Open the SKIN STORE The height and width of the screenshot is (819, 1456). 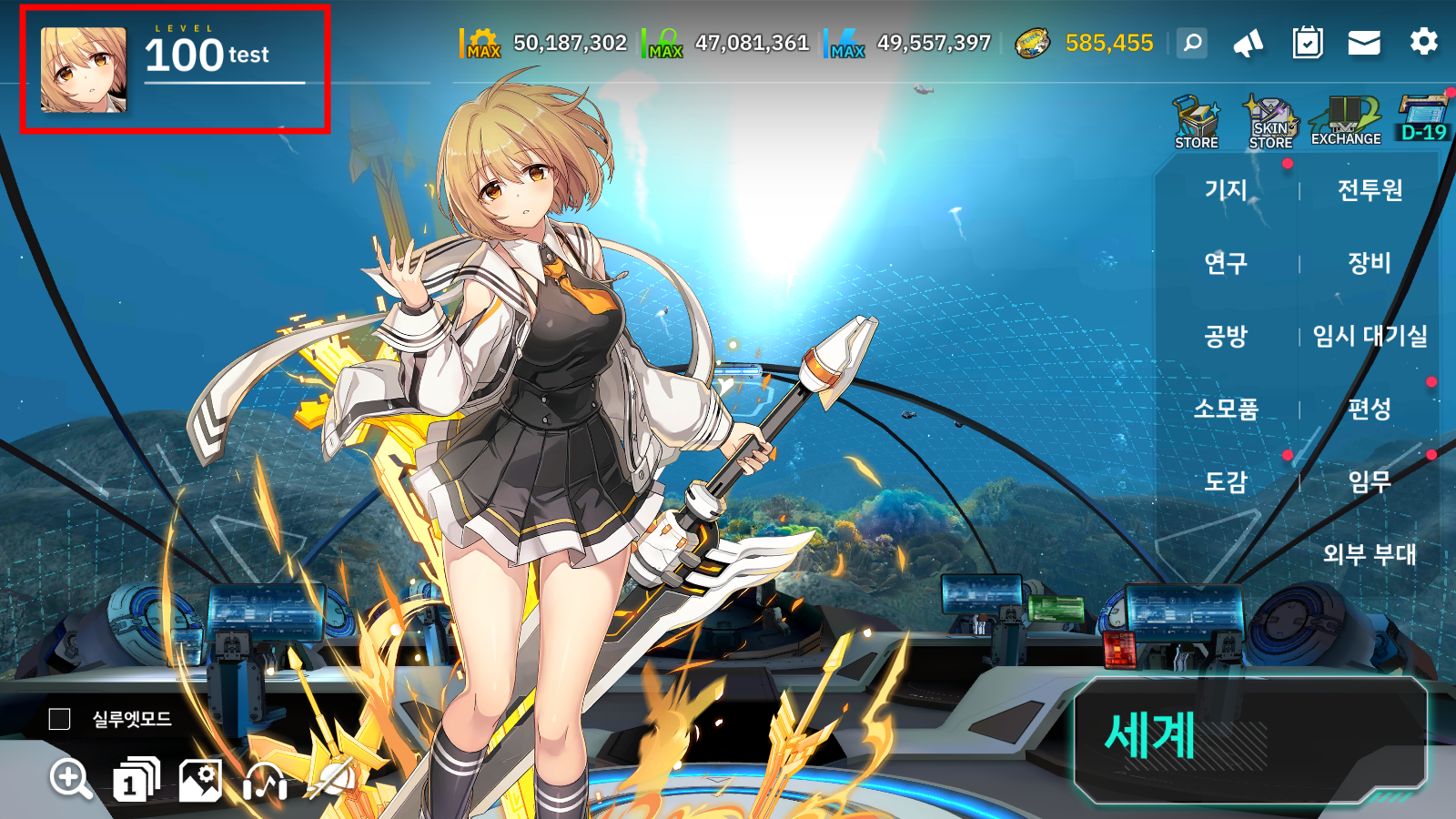pos(1270,122)
